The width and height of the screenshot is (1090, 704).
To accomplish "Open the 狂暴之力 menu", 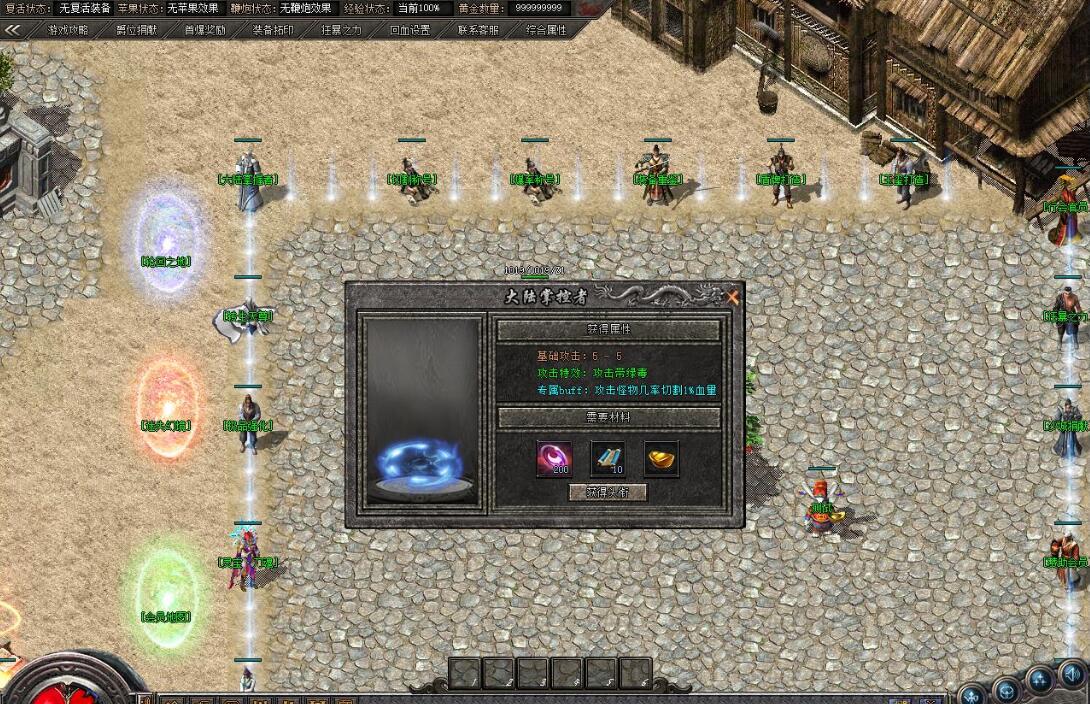I will (x=341, y=30).
